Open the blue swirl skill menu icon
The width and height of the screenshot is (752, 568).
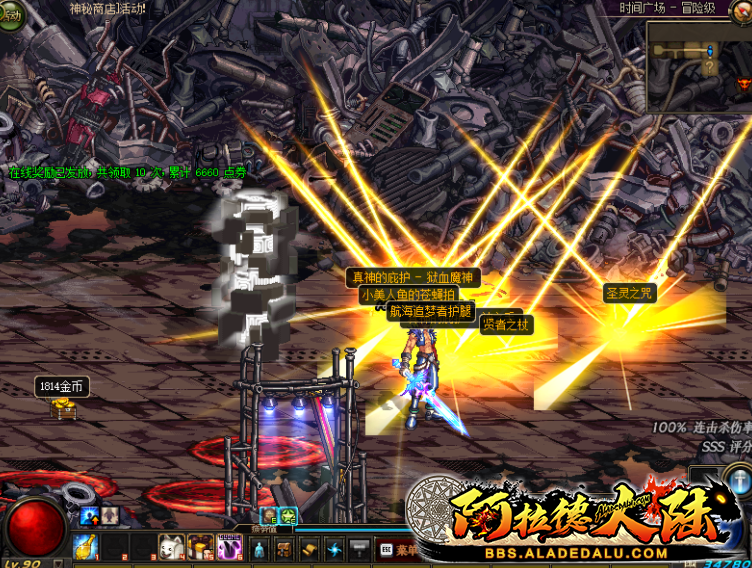coord(334,549)
